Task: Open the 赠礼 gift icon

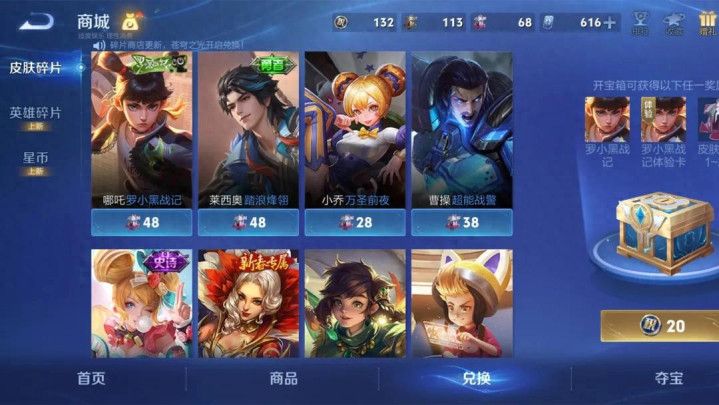Action: [708, 22]
